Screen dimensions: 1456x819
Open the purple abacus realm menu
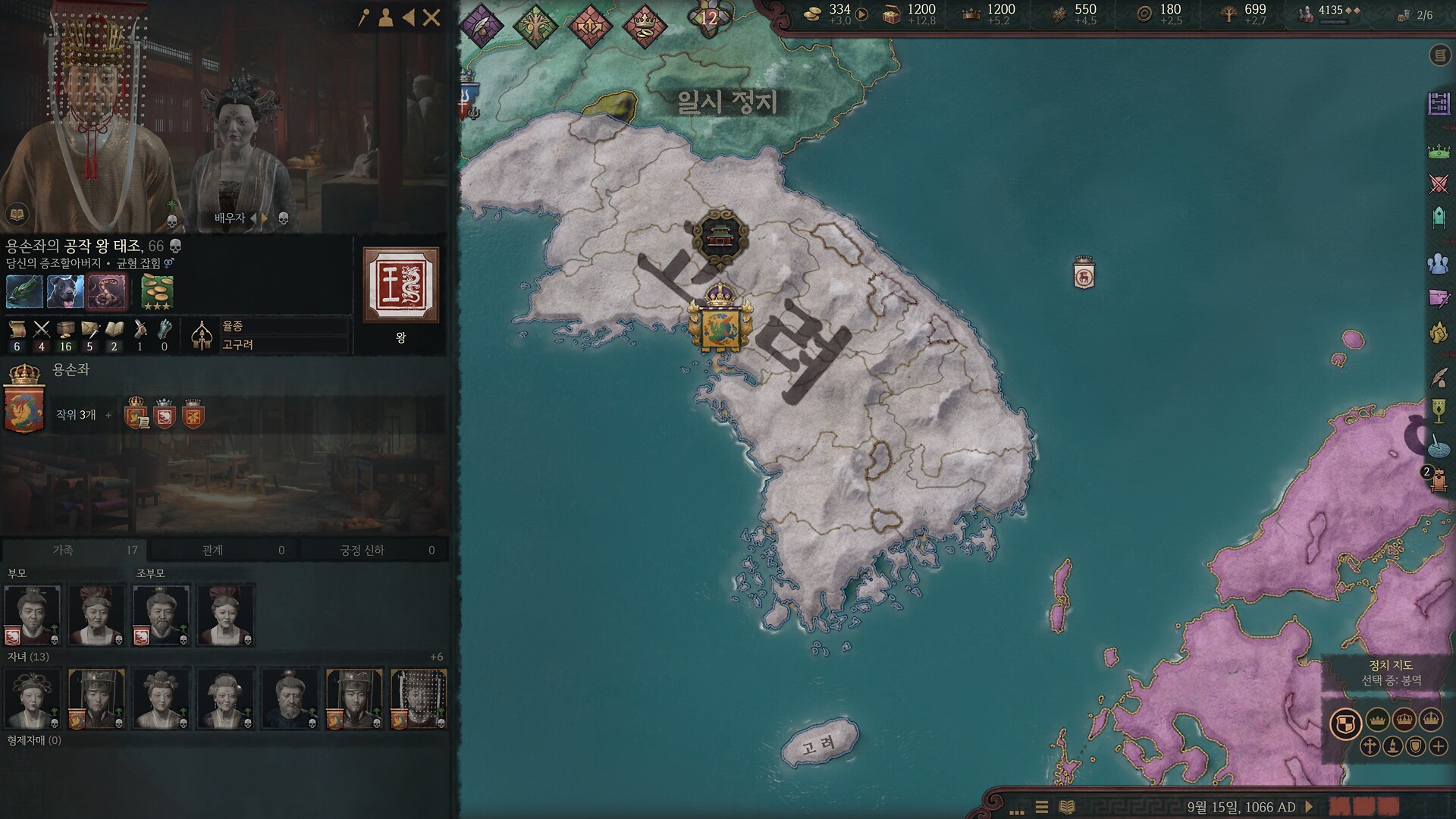(x=1439, y=104)
